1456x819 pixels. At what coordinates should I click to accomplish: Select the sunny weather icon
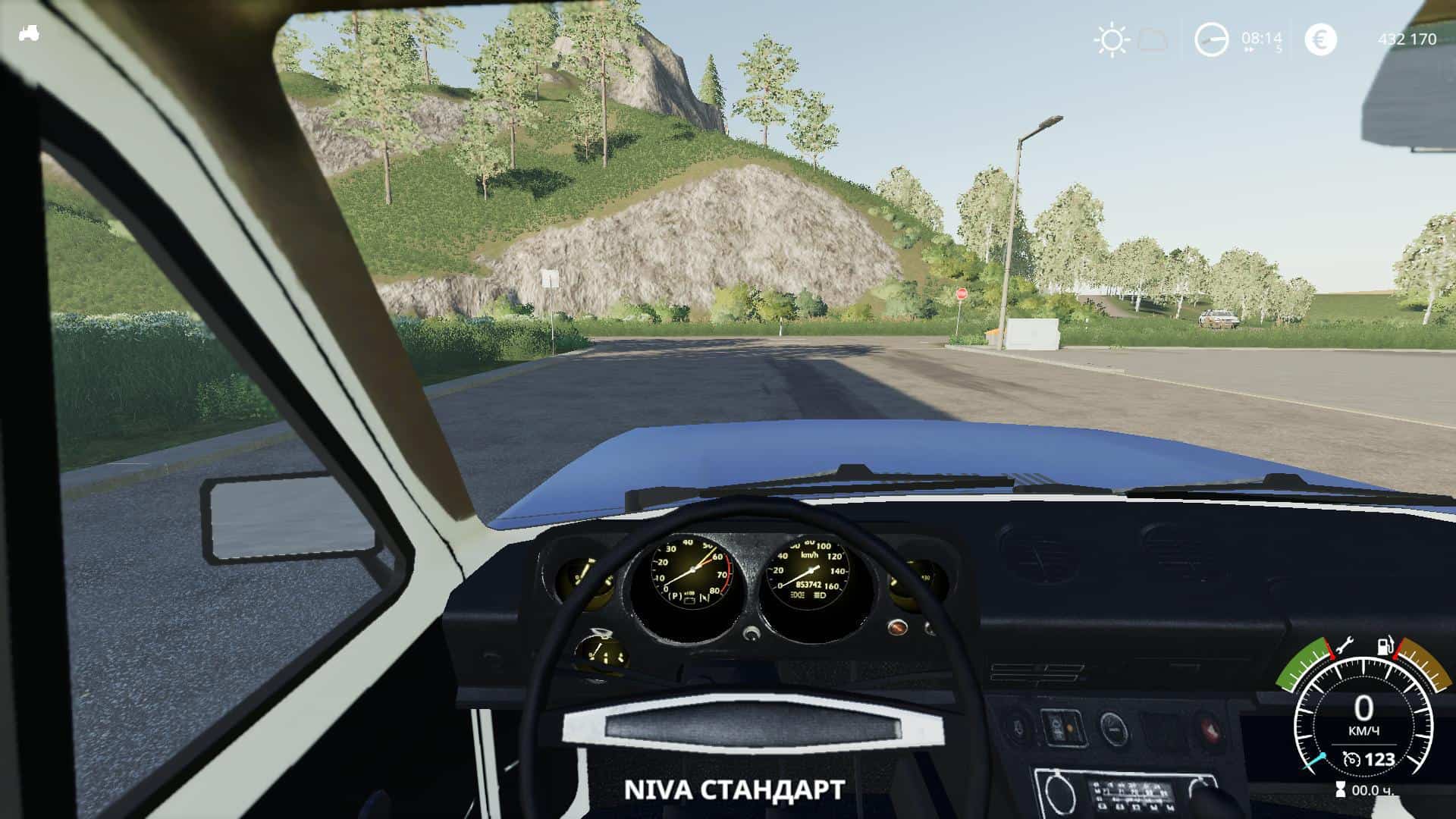pyautogui.click(x=1111, y=39)
